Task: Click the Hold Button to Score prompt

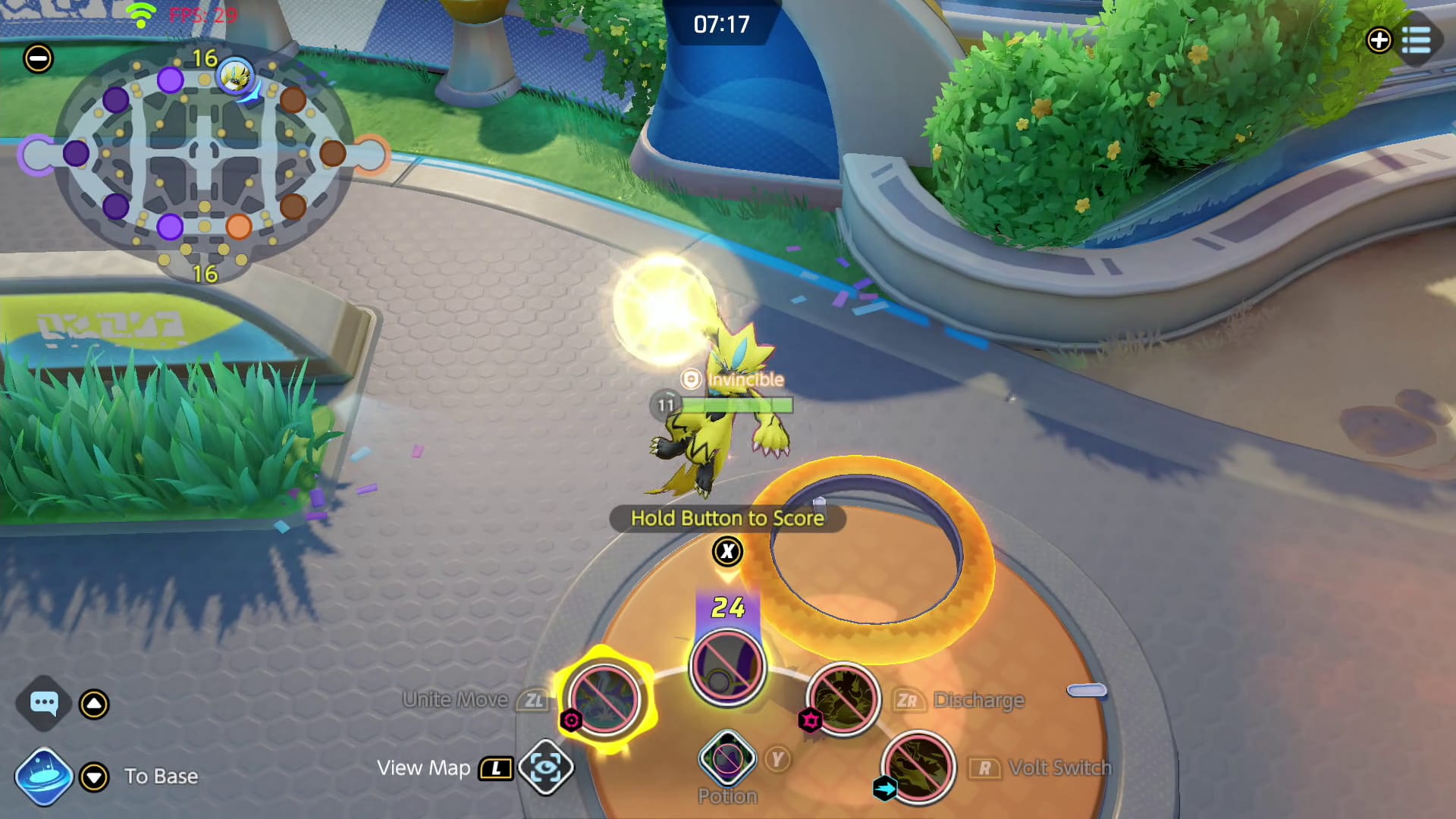Action: [726, 519]
